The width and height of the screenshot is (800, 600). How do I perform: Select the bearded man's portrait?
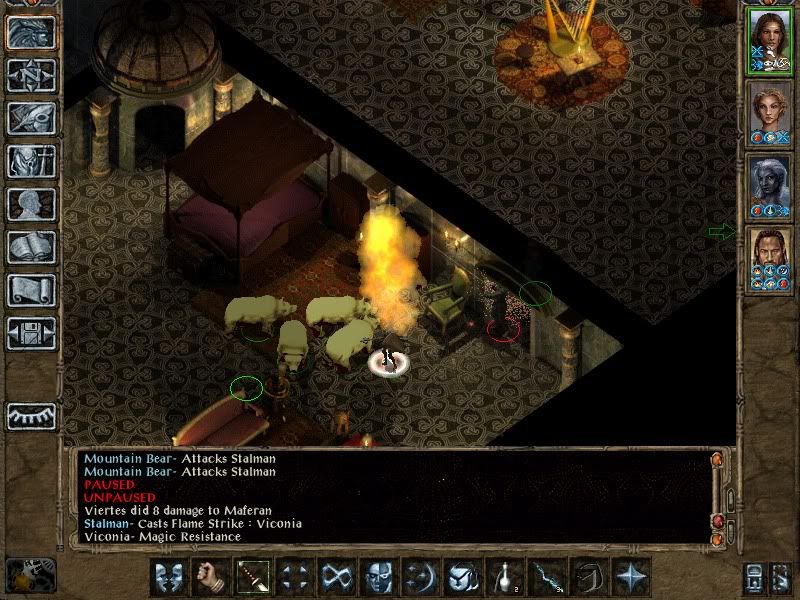pos(768,260)
